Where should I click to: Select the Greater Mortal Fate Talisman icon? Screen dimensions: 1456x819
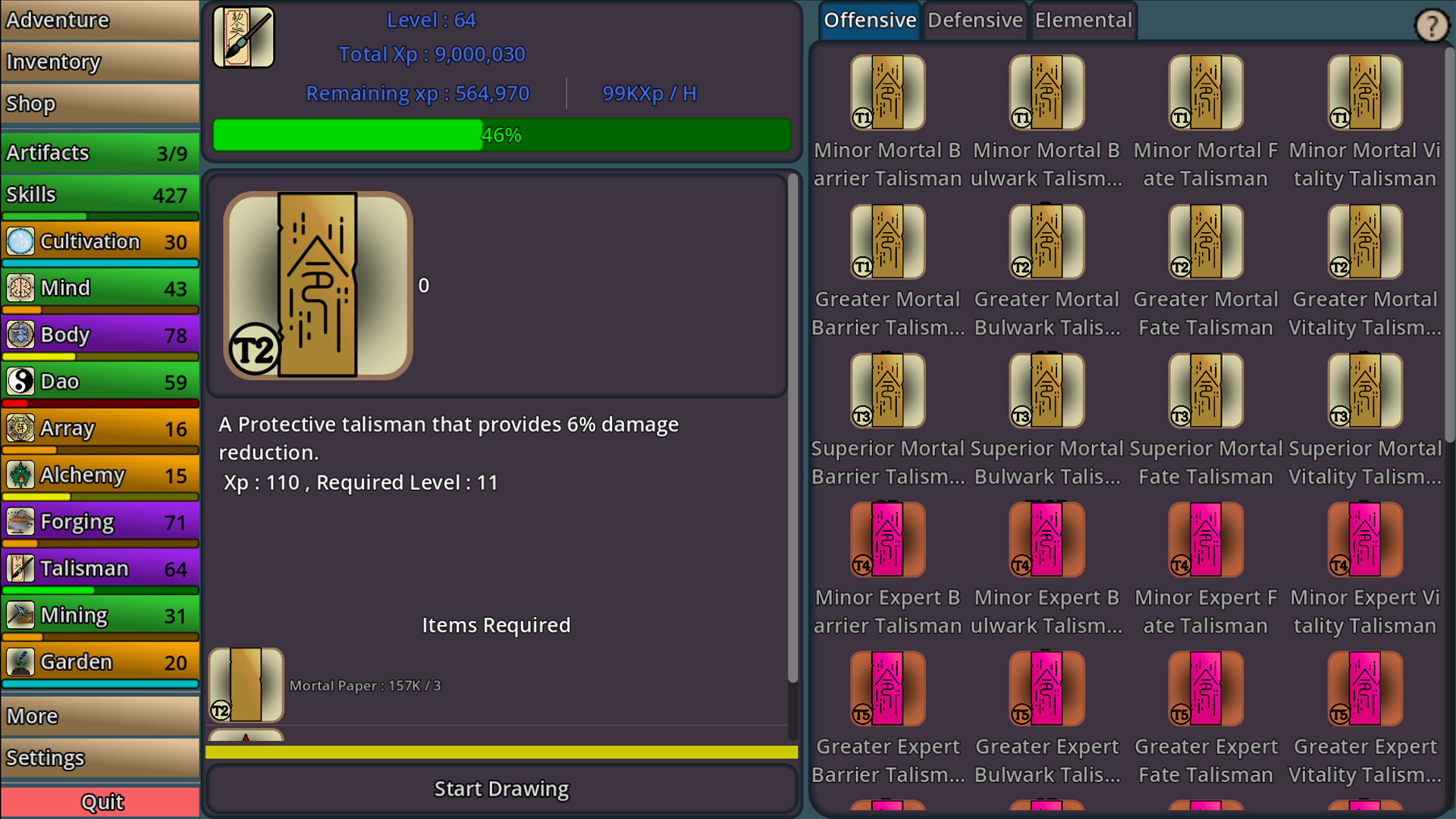pyautogui.click(x=1205, y=241)
